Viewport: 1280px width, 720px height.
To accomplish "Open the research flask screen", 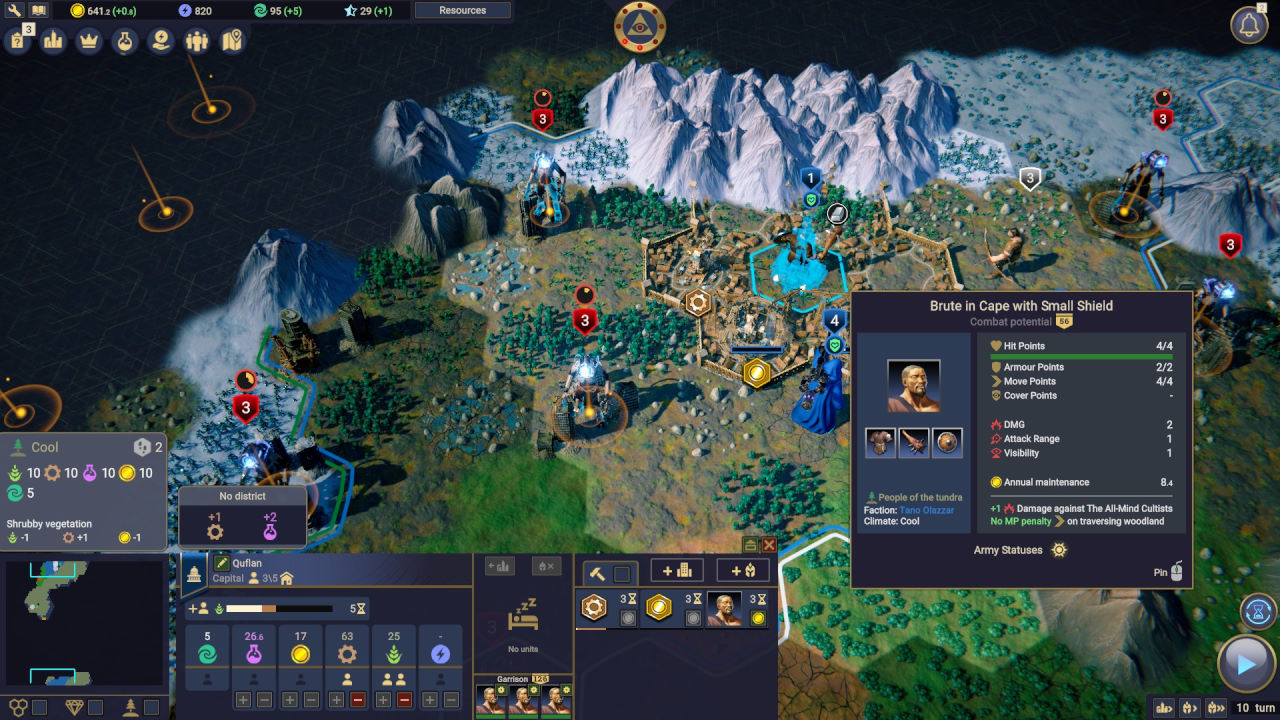I will click(124, 41).
